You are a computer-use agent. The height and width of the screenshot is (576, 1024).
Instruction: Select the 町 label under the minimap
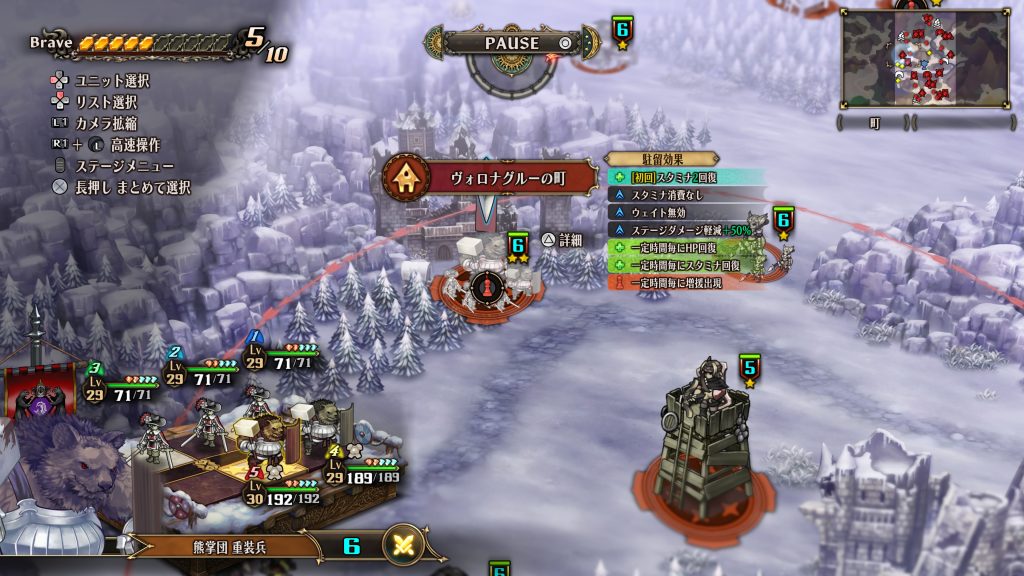tap(875, 122)
